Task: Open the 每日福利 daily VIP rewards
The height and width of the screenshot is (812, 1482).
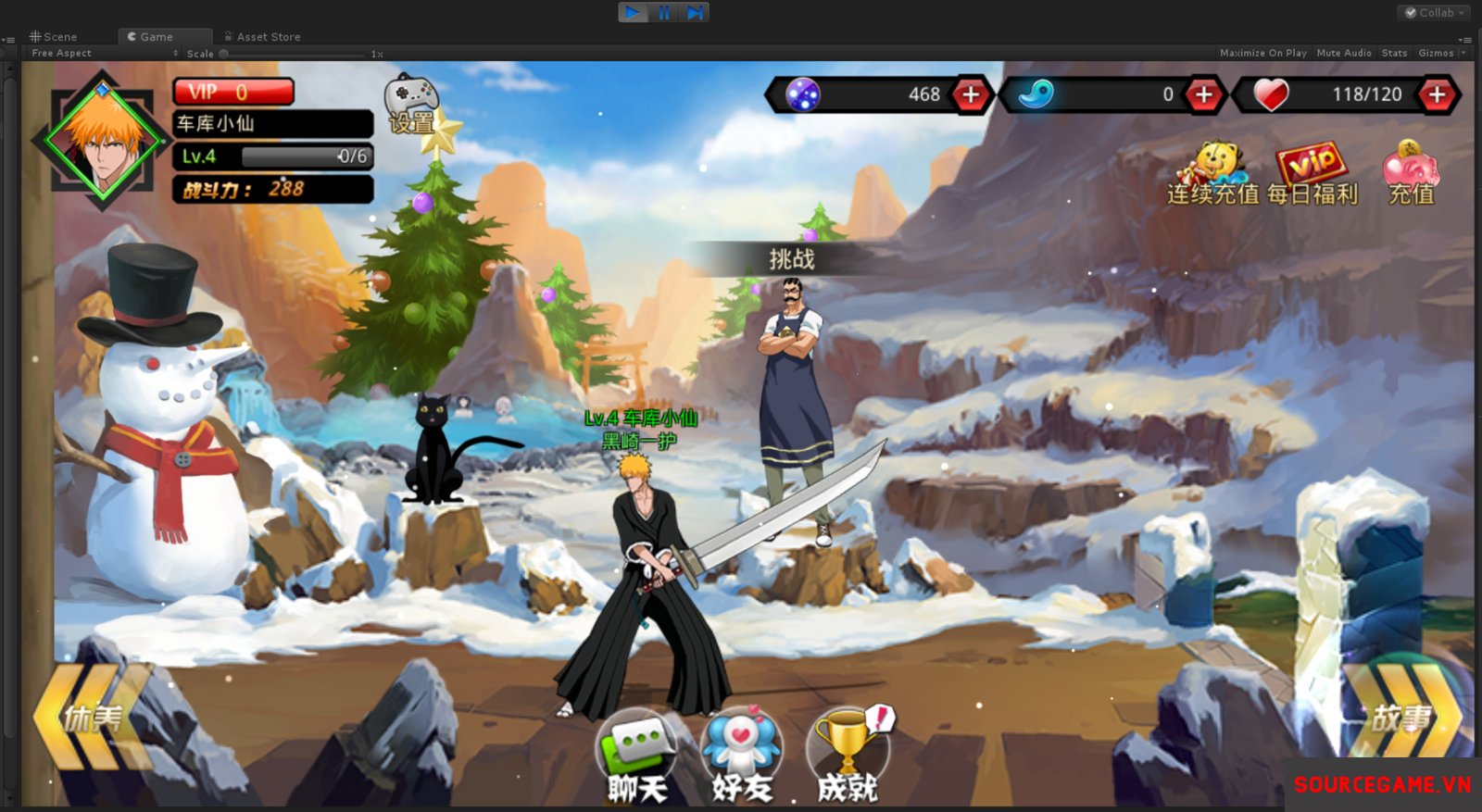Action: (1312, 174)
